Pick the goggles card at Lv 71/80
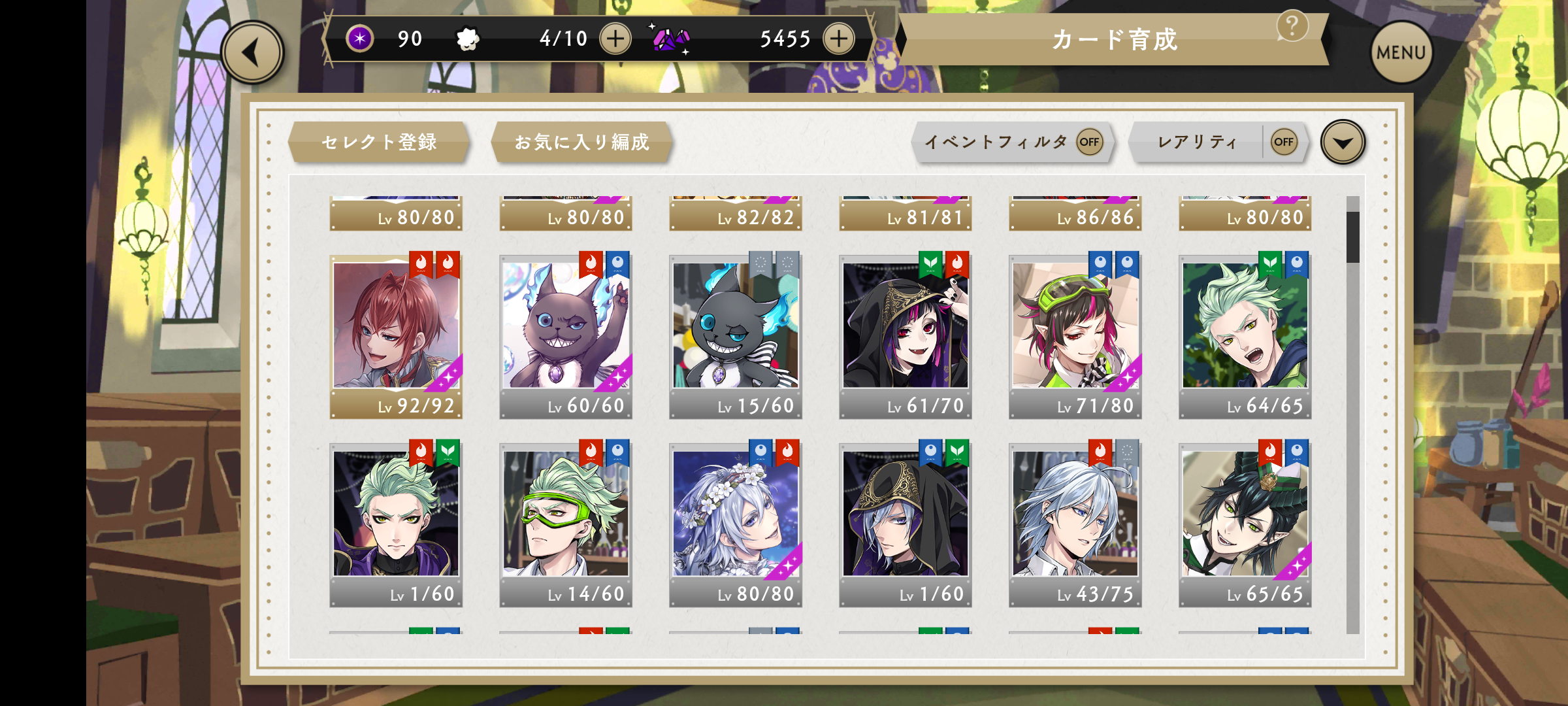 coord(1075,333)
